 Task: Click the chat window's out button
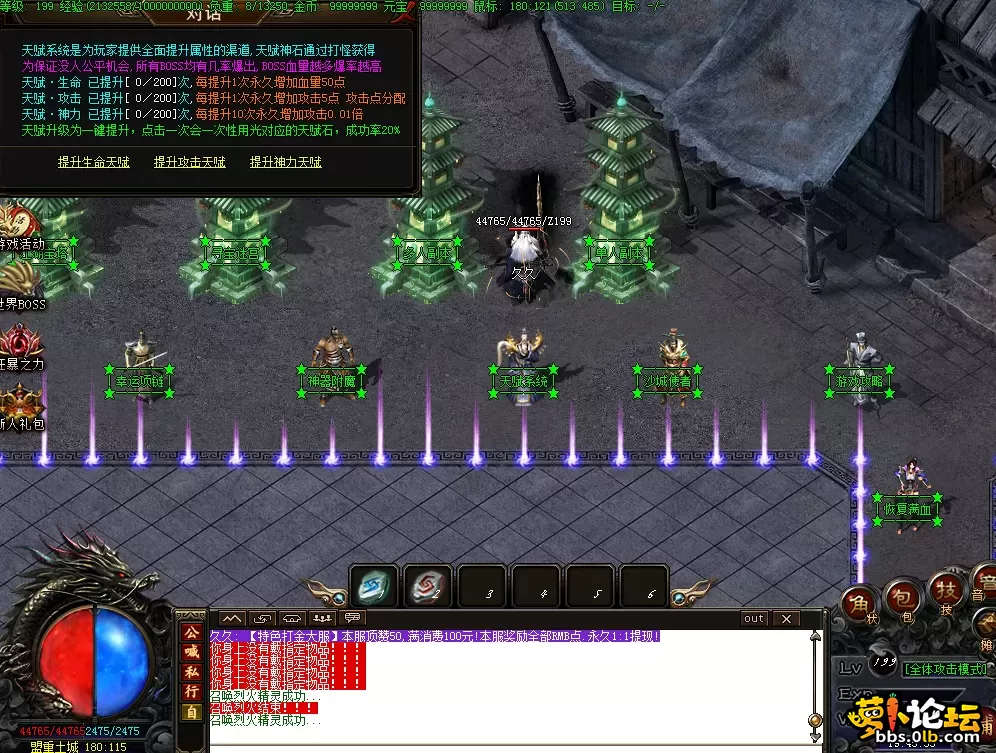pos(754,619)
